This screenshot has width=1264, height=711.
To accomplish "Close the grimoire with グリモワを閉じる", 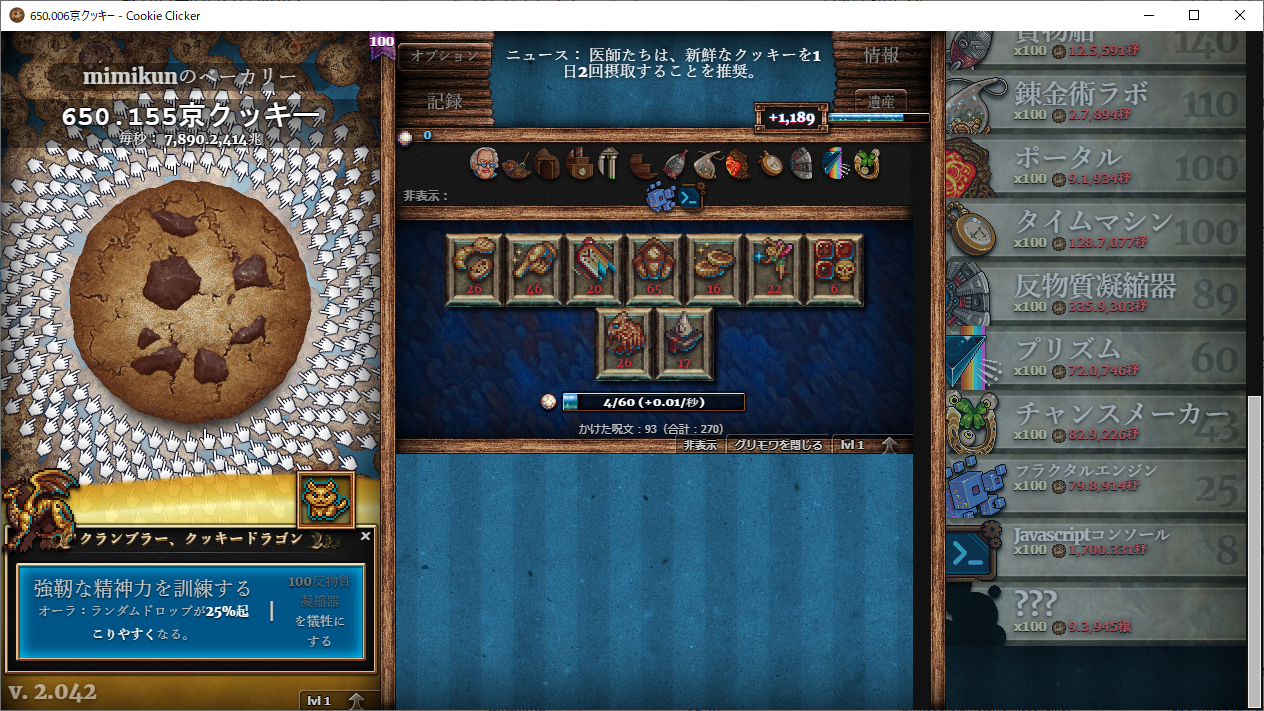I will click(x=778, y=445).
